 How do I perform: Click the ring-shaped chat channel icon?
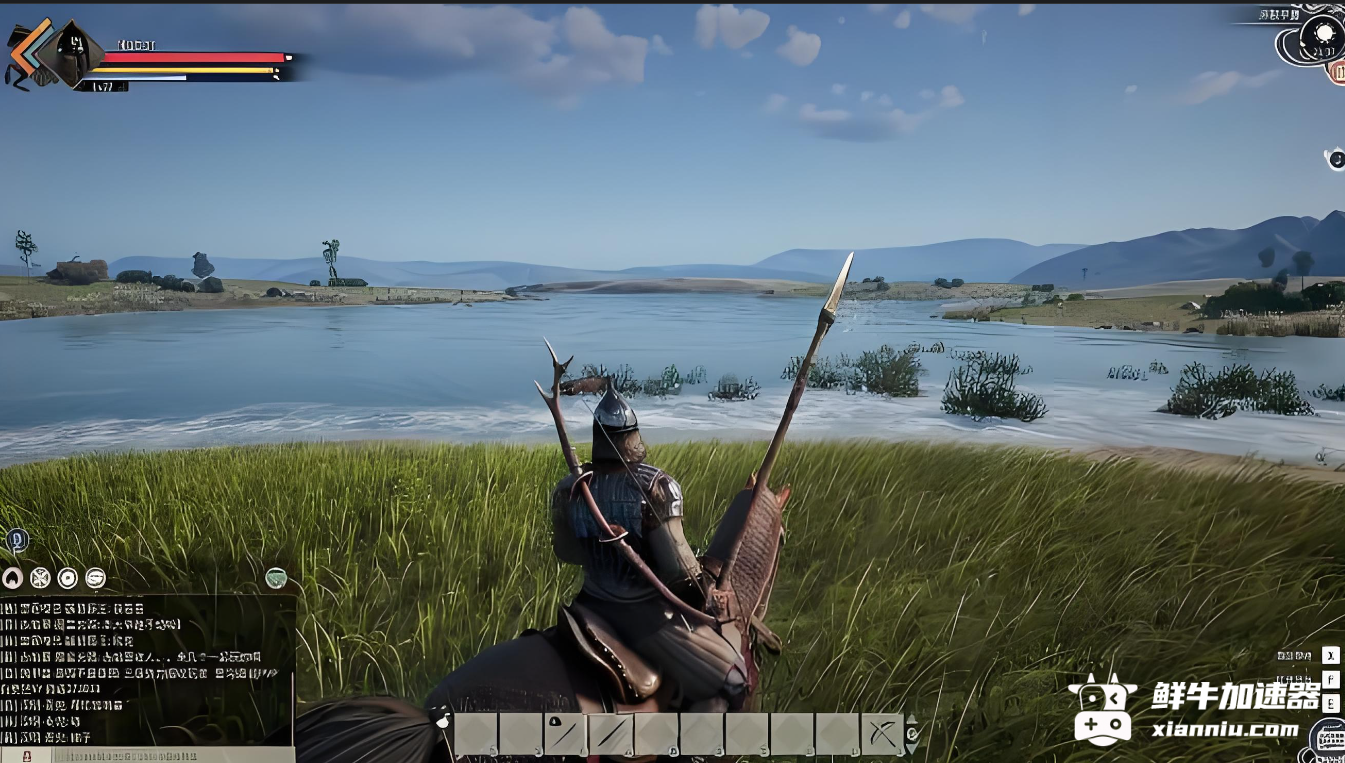click(x=67, y=577)
